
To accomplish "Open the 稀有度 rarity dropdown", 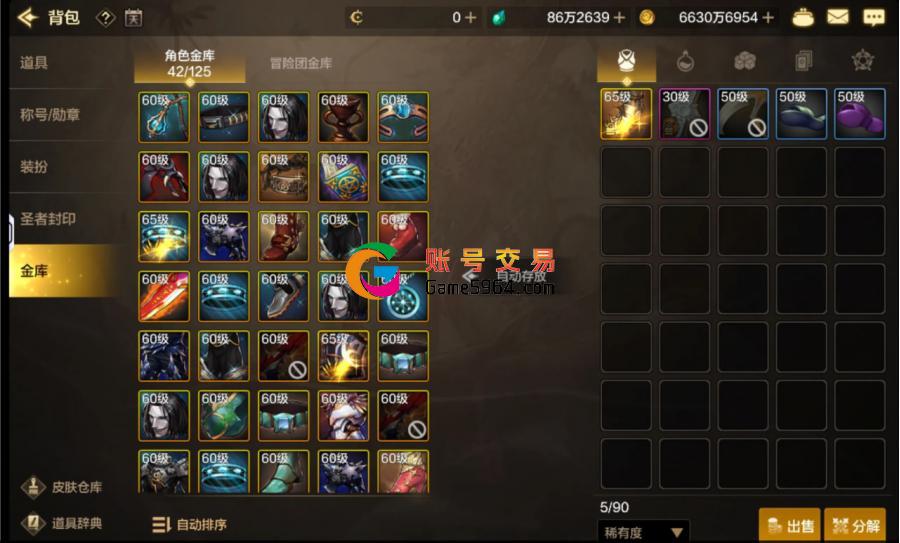I will pyautogui.click(x=643, y=532).
